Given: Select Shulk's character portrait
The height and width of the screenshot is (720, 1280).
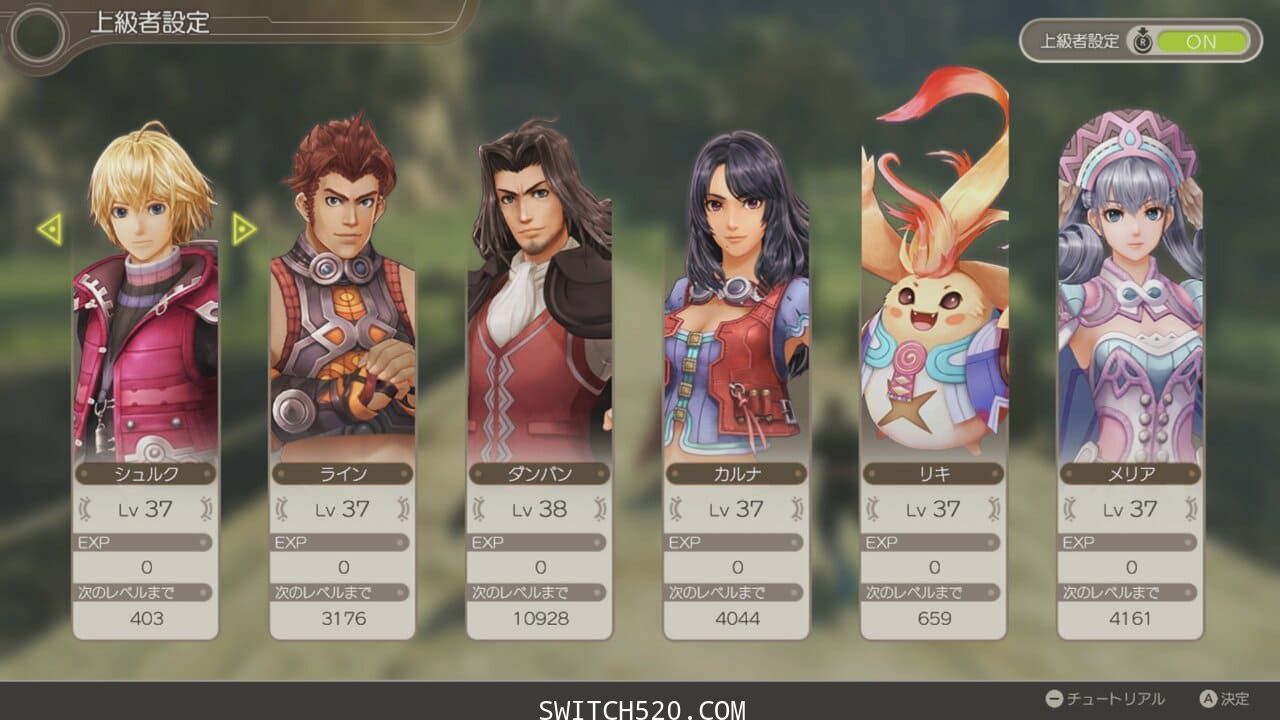Looking at the screenshot, I should (146, 290).
